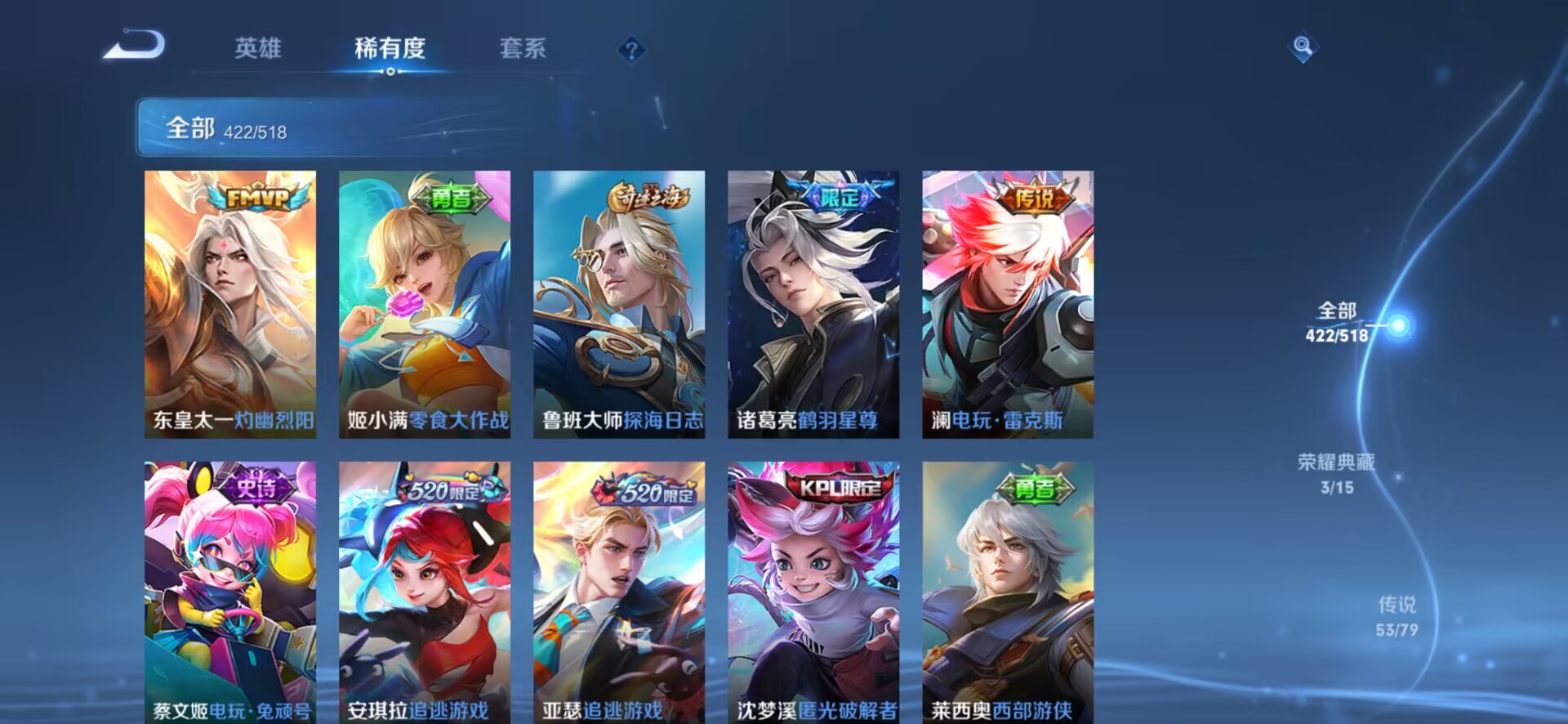Image resolution: width=1568 pixels, height=724 pixels.
Task: Open the search magnifier icon
Action: (x=1302, y=45)
